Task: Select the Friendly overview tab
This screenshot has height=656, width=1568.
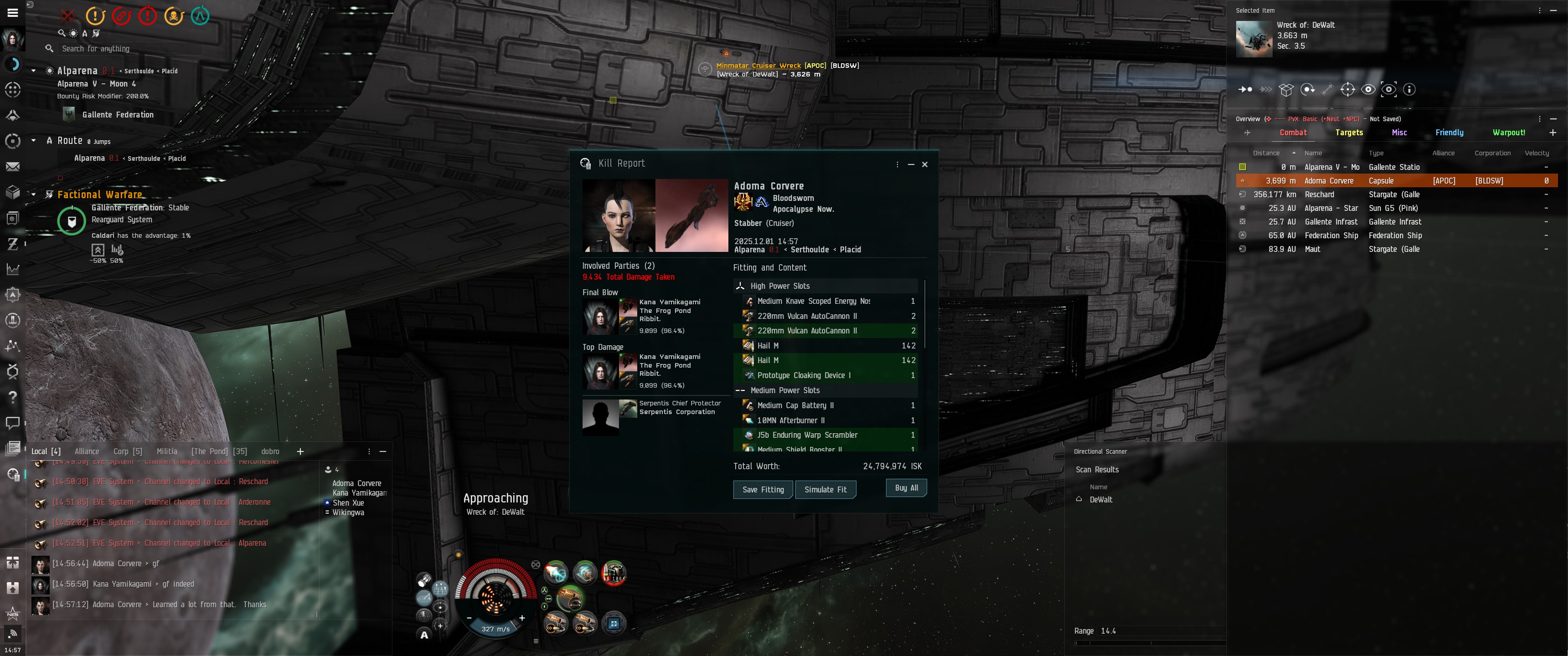Action: coord(1449,133)
